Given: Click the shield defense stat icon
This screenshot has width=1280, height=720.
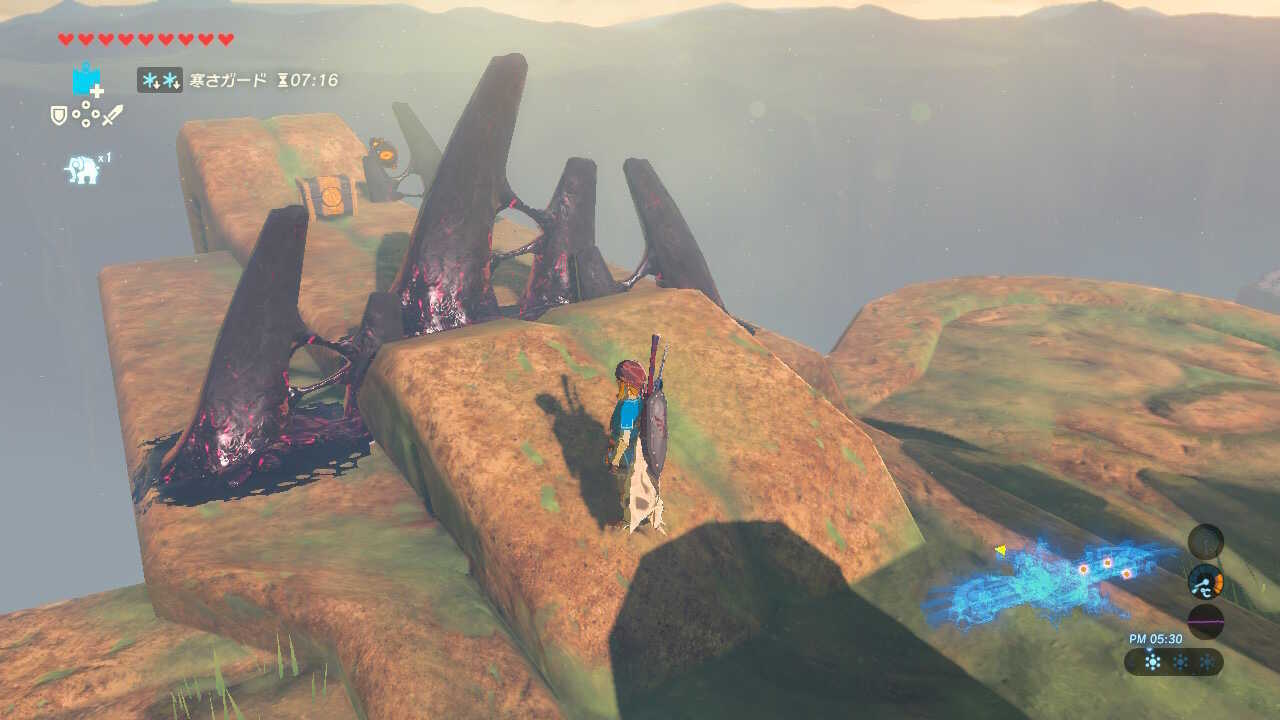Looking at the screenshot, I should pyautogui.click(x=60, y=113).
